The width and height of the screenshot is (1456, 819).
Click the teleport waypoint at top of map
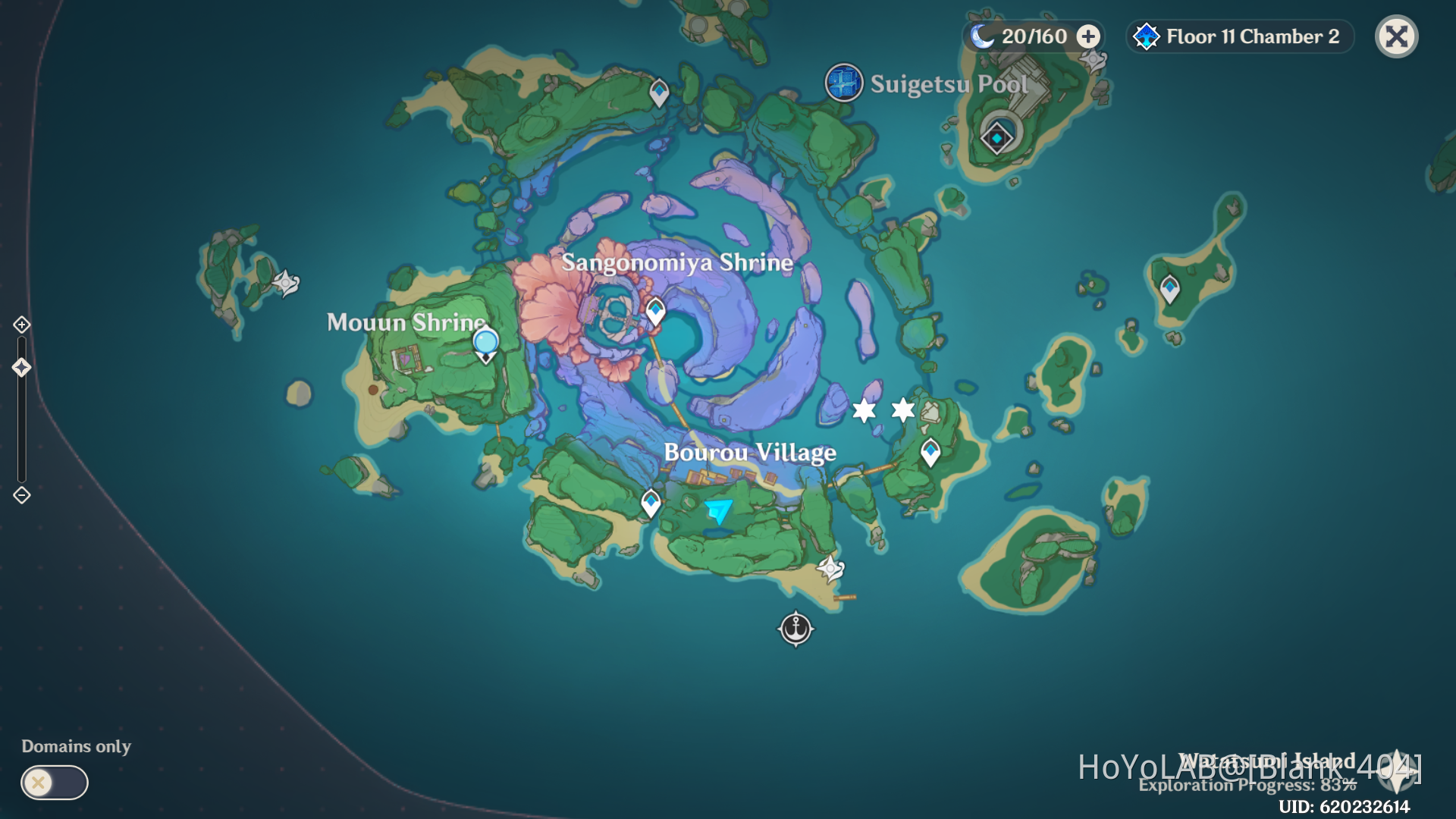tap(658, 91)
